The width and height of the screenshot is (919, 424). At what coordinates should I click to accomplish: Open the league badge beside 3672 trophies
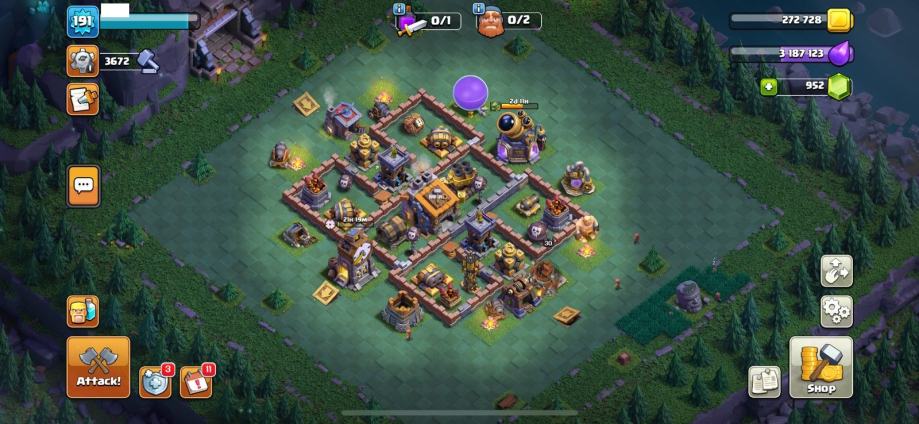coord(82,61)
